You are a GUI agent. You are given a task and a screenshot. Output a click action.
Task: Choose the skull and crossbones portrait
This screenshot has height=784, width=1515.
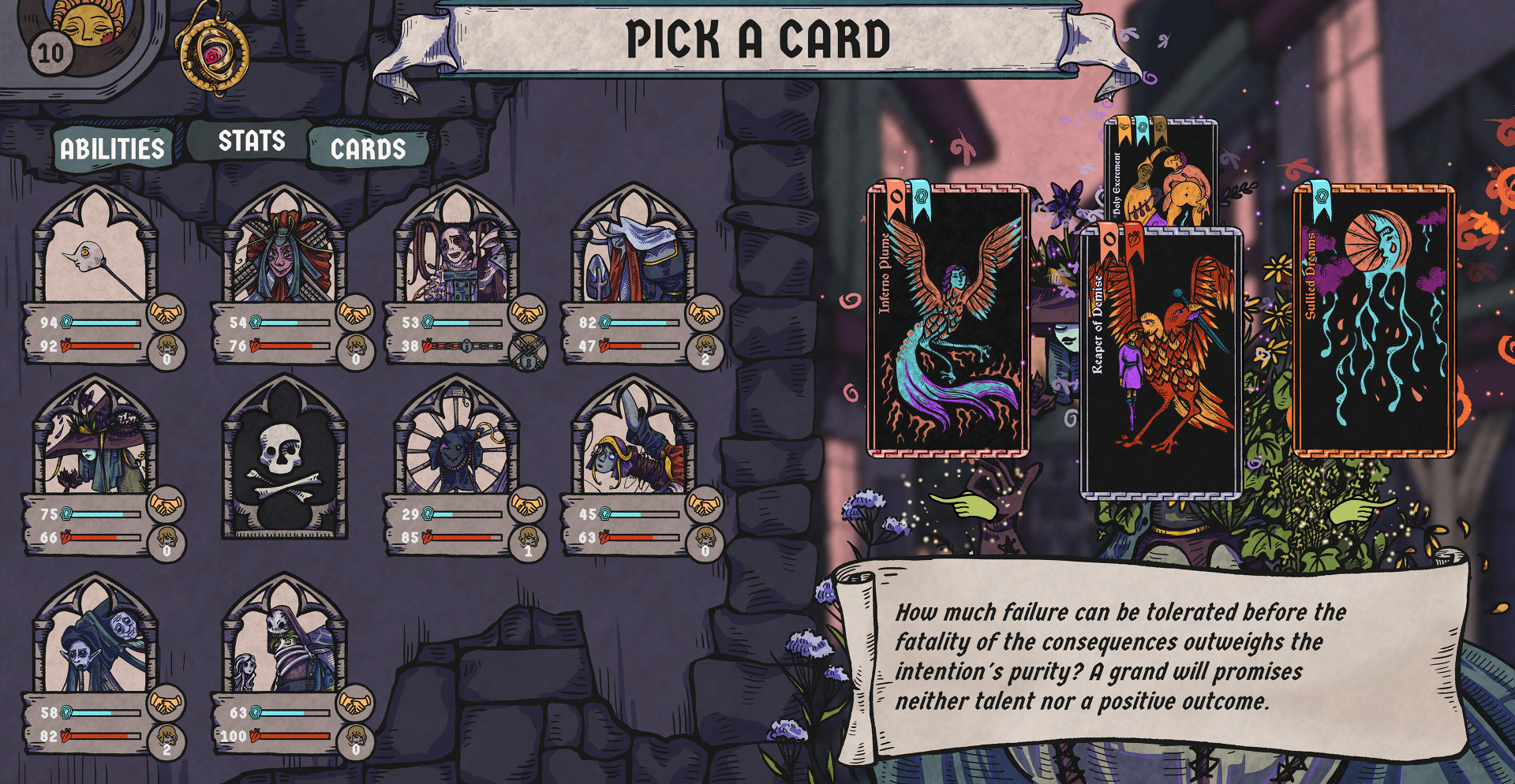[284, 457]
